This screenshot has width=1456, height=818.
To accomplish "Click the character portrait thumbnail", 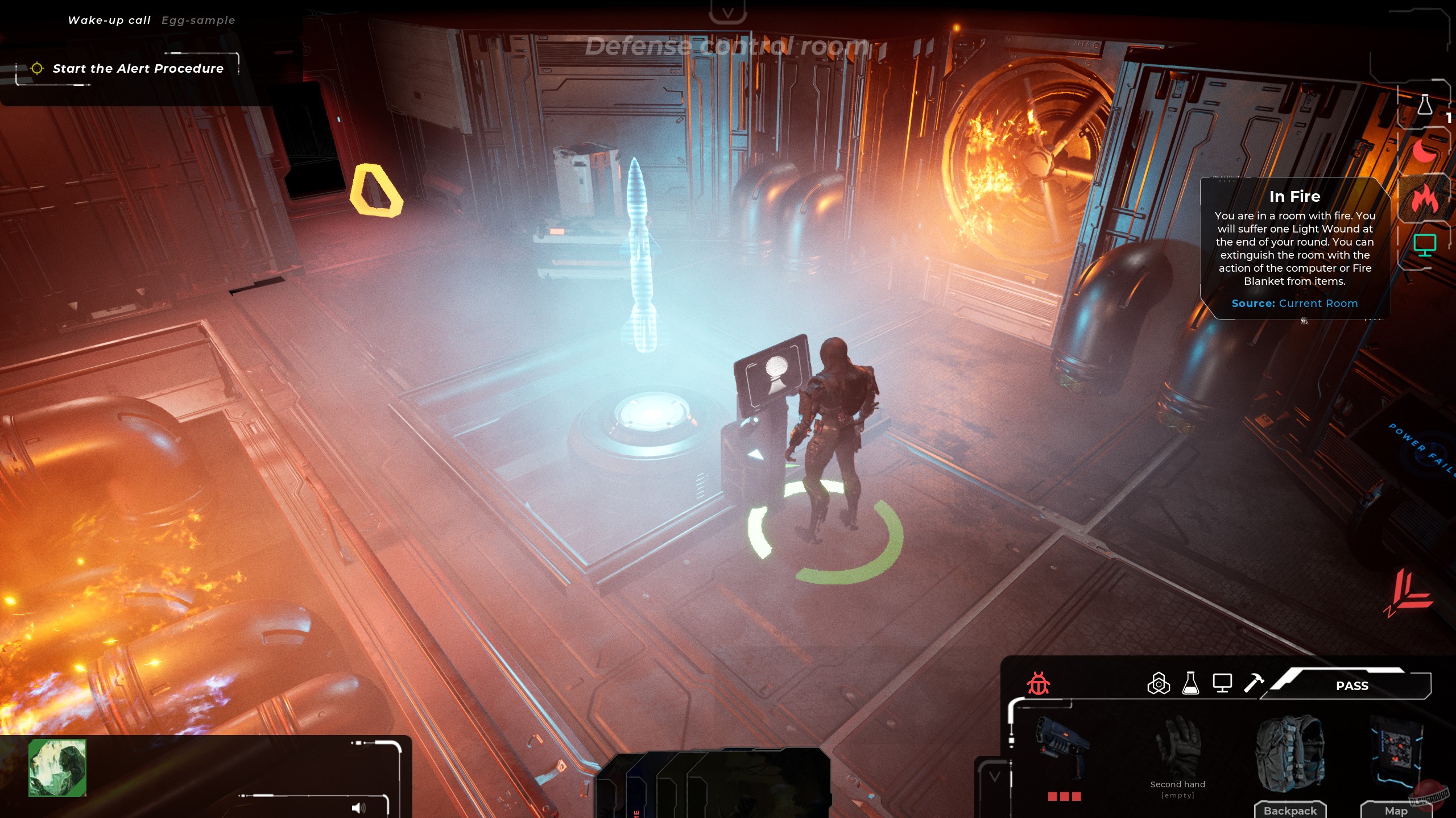I will (x=57, y=767).
